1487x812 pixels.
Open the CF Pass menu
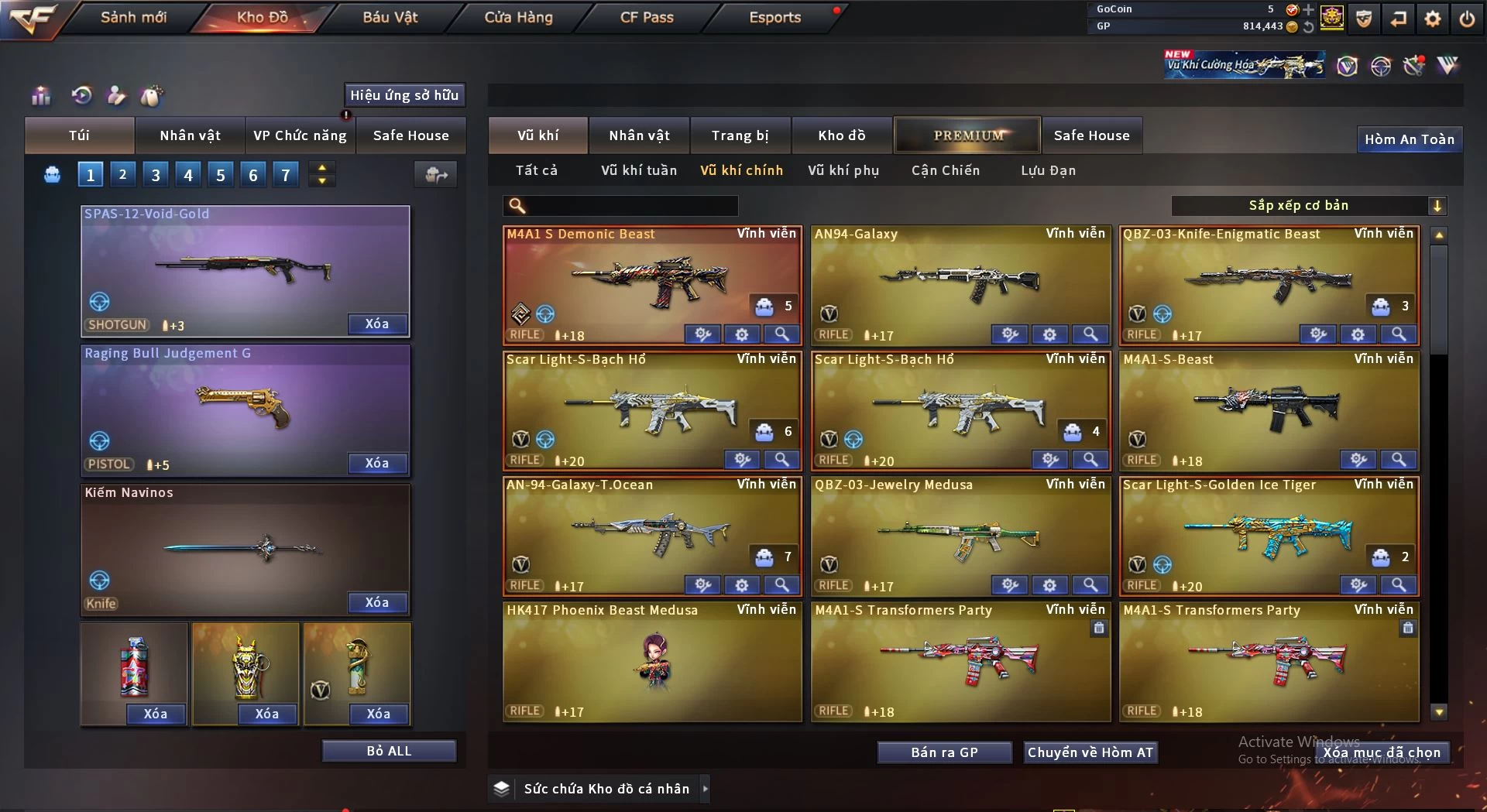(x=647, y=17)
